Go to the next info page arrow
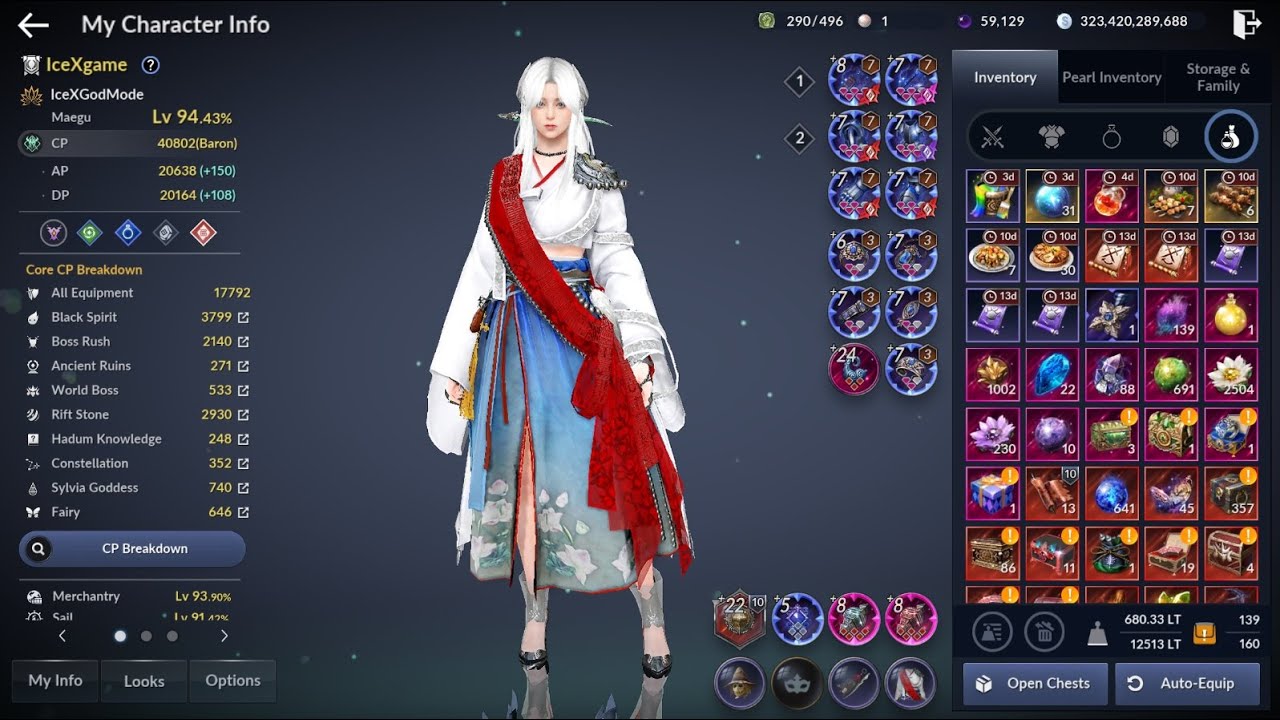The width and height of the screenshot is (1280, 720). click(224, 636)
